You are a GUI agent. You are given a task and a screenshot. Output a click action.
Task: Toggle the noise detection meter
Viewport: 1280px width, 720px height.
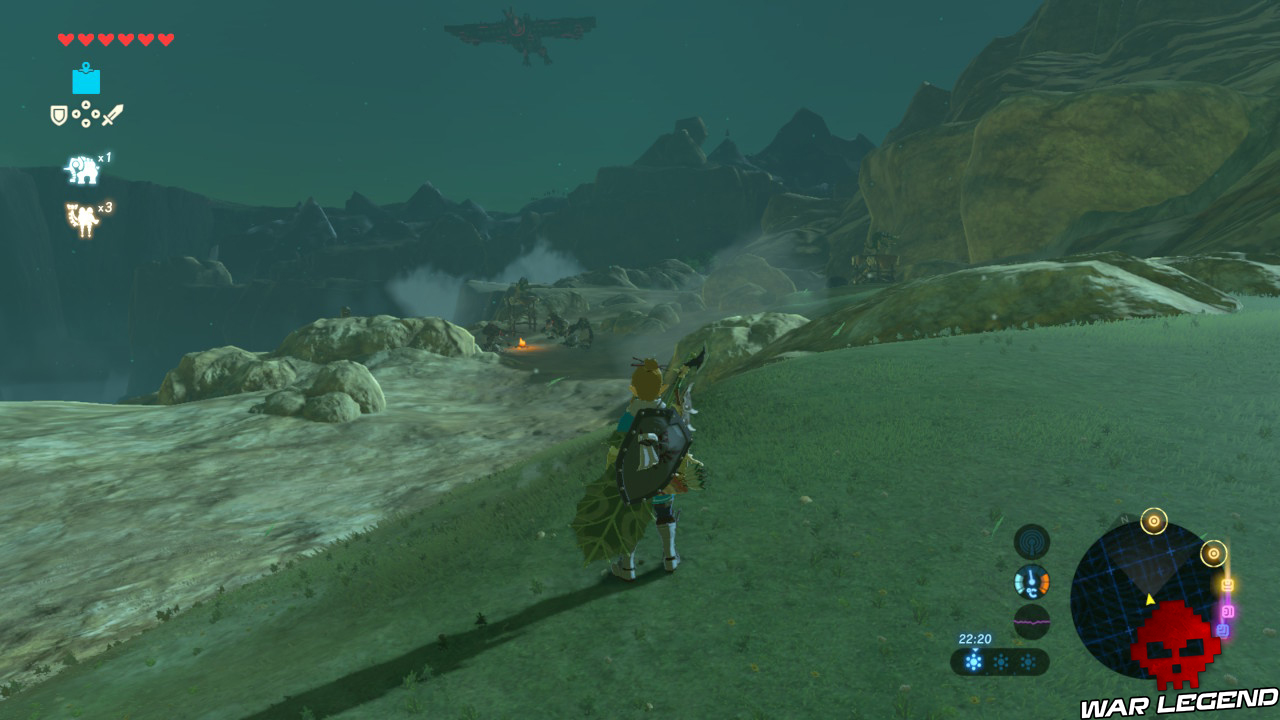click(1030, 622)
